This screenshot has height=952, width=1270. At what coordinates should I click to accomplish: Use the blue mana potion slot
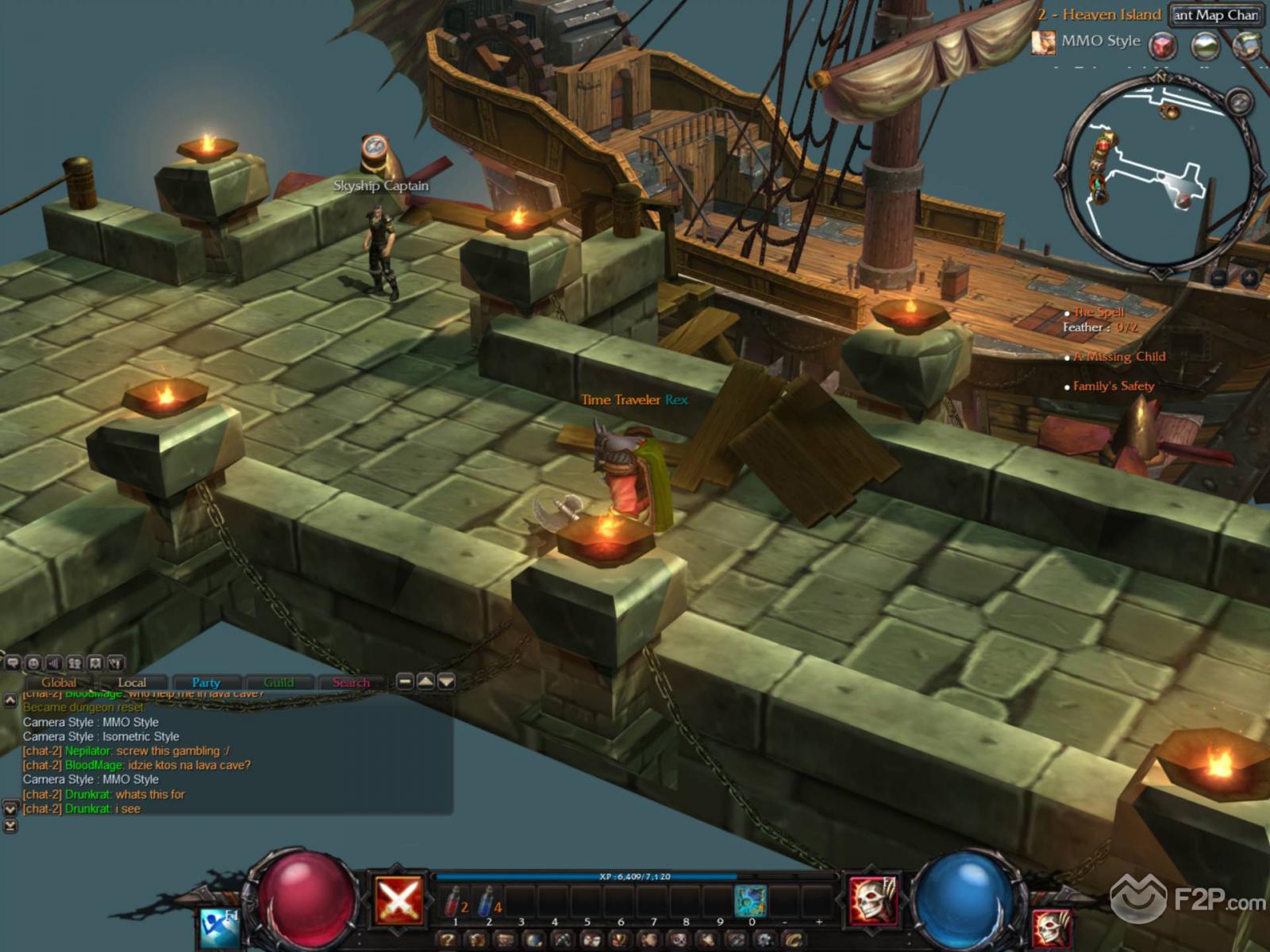point(488,903)
